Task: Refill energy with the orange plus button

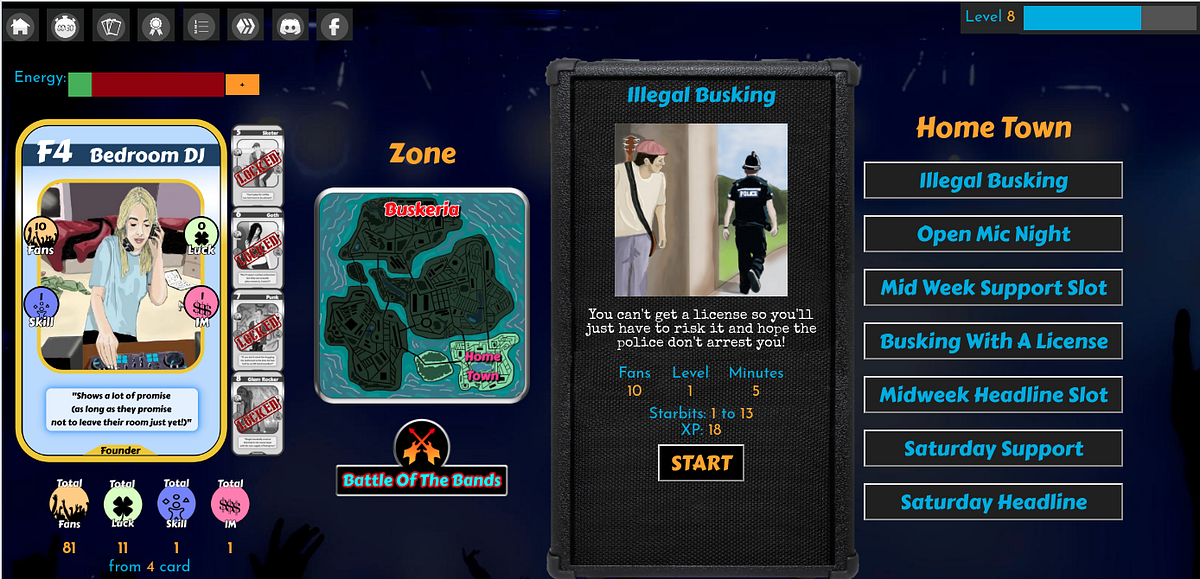Action: (x=242, y=85)
